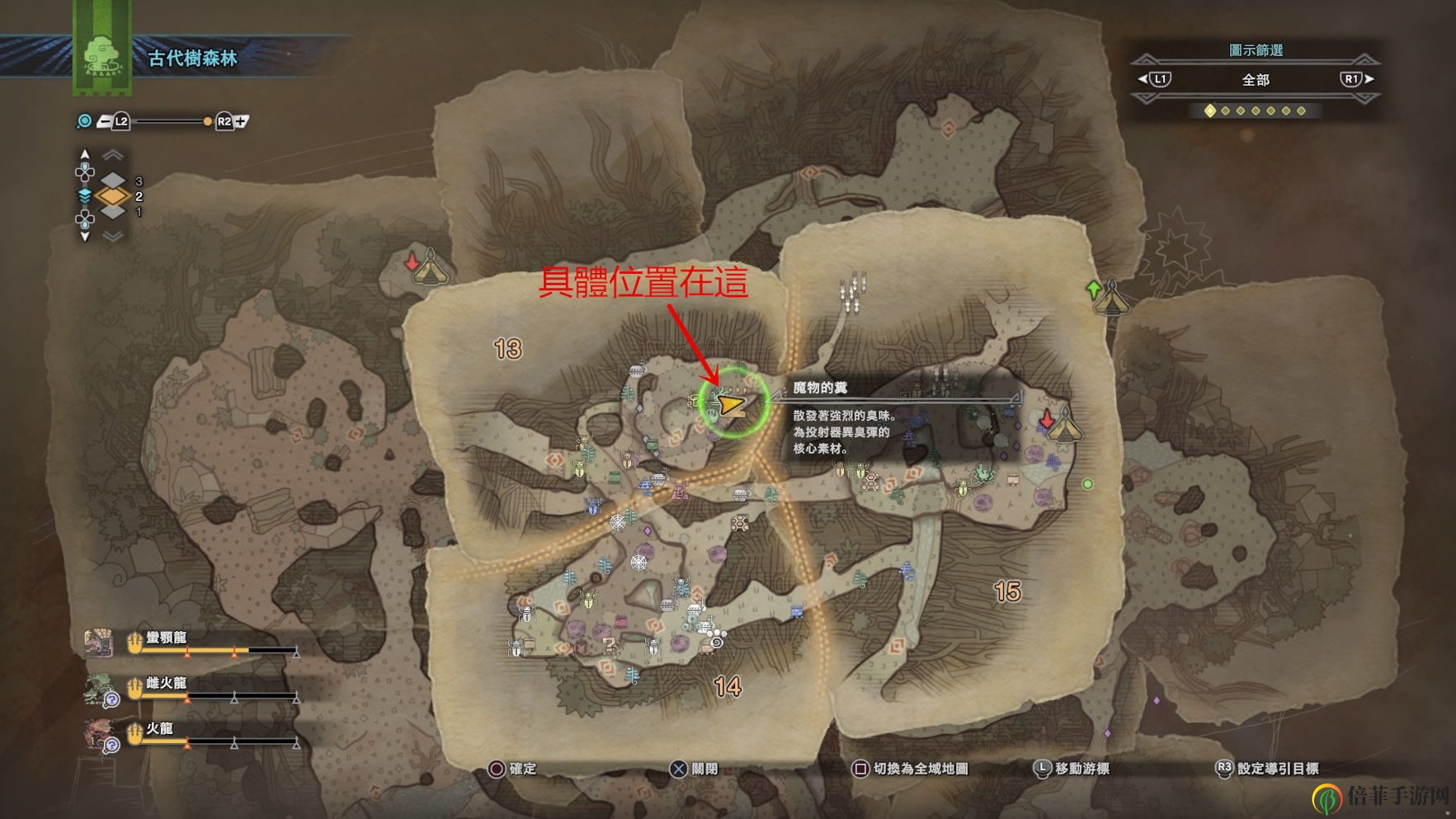This screenshot has width=1456, height=819.
Task: Click the zoom magnifier icon
Action: tap(84, 122)
